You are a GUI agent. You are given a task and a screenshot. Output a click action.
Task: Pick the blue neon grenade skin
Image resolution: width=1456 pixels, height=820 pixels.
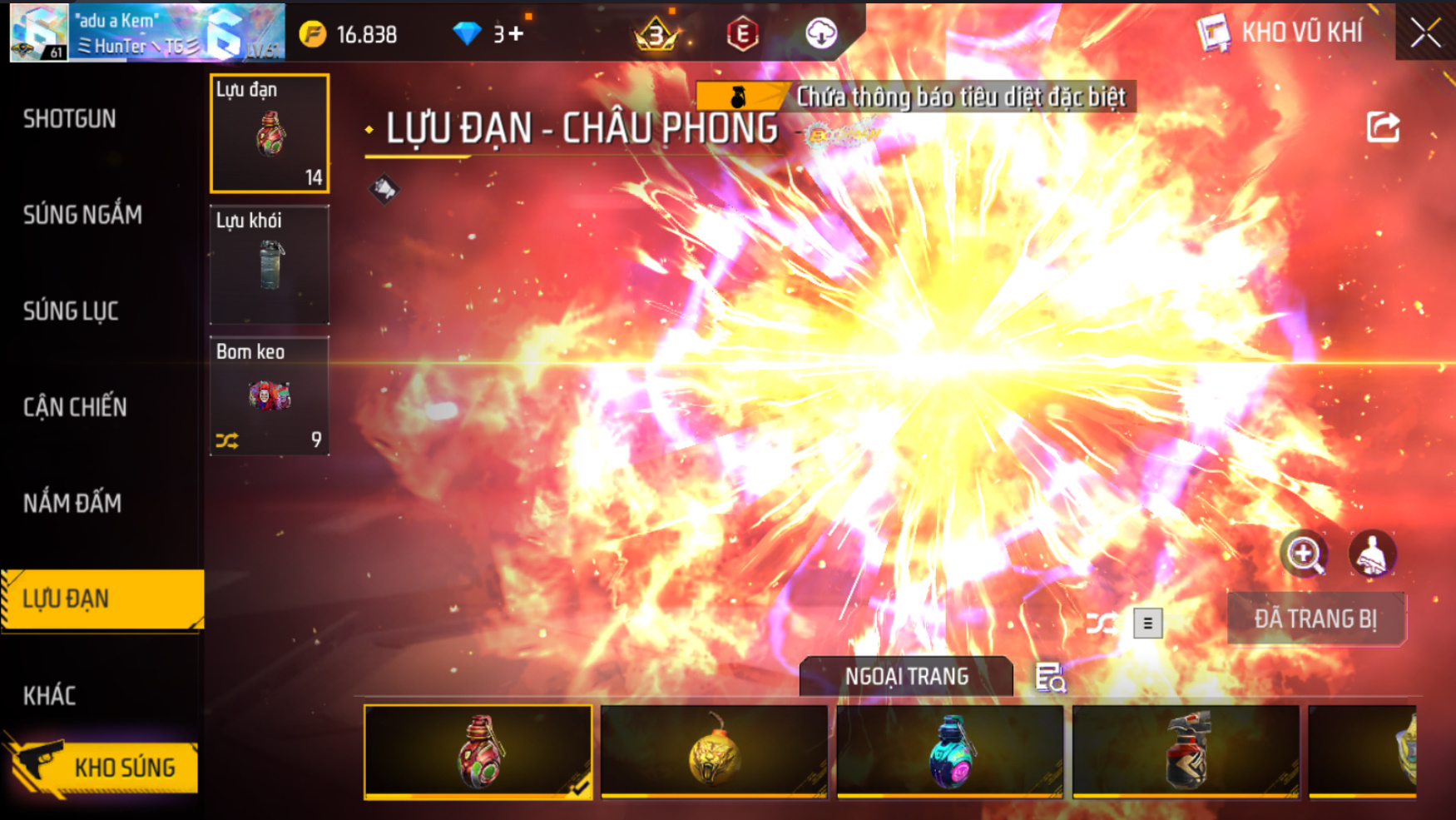point(949,752)
